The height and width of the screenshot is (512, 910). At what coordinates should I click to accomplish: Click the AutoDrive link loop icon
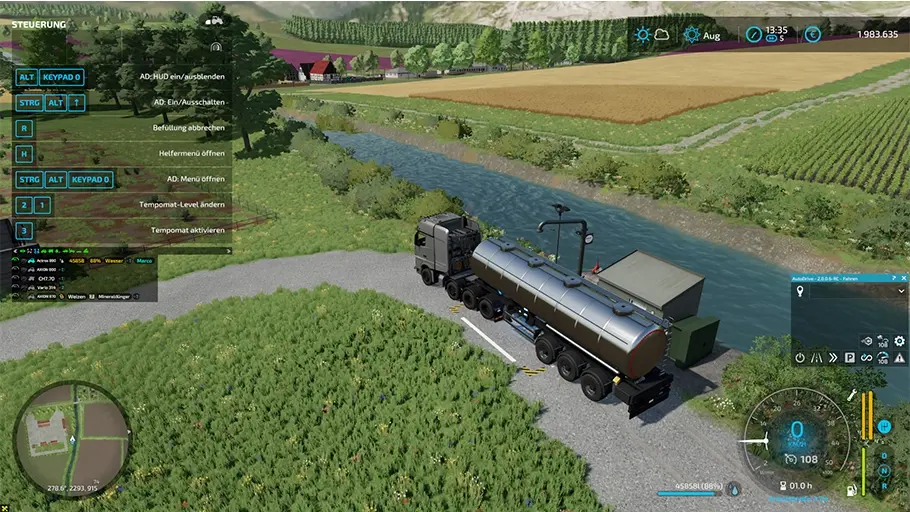[866, 358]
